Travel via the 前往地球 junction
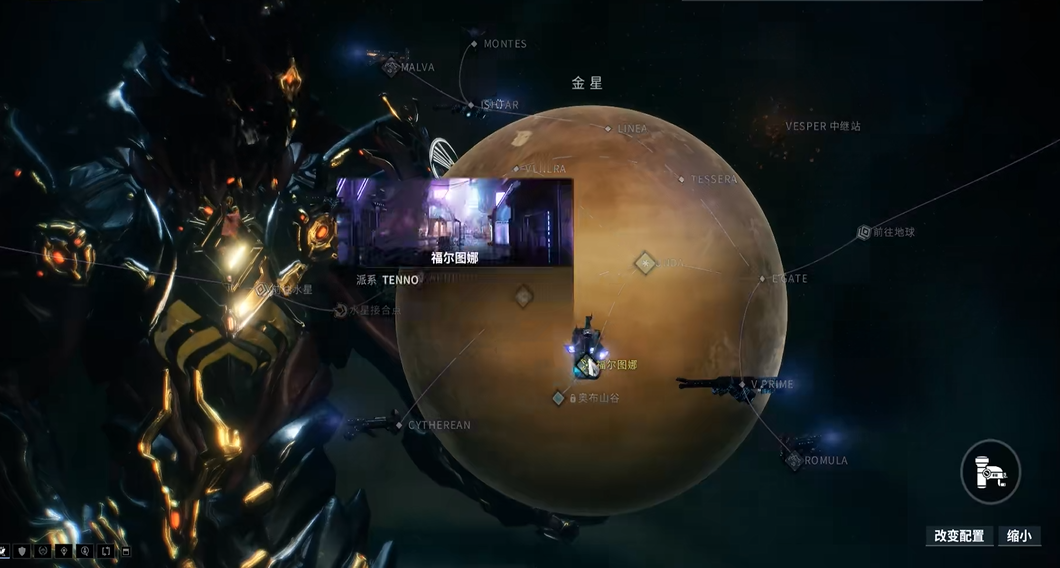This screenshot has height=568, width=1060. tap(865, 232)
